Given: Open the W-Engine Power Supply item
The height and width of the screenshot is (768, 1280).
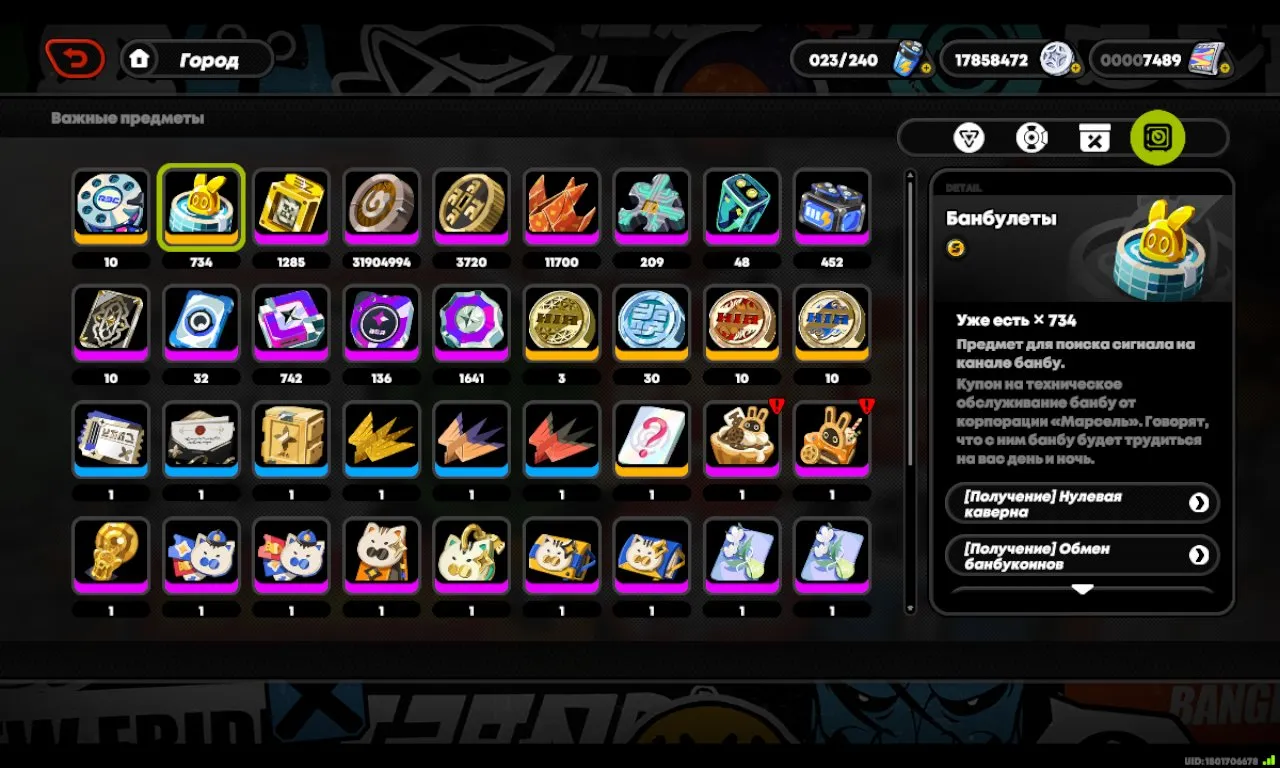Looking at the screenshot, I should pos(831,207).
